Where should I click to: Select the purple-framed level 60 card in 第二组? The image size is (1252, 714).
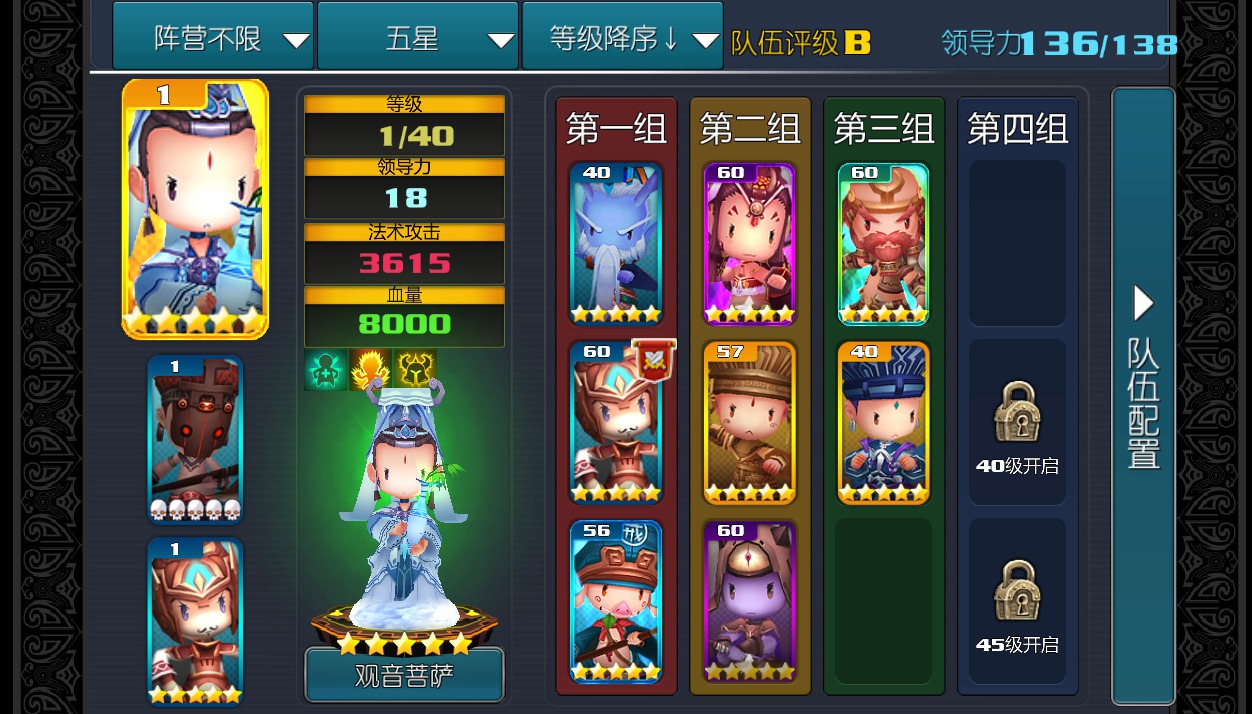(750, 244)
